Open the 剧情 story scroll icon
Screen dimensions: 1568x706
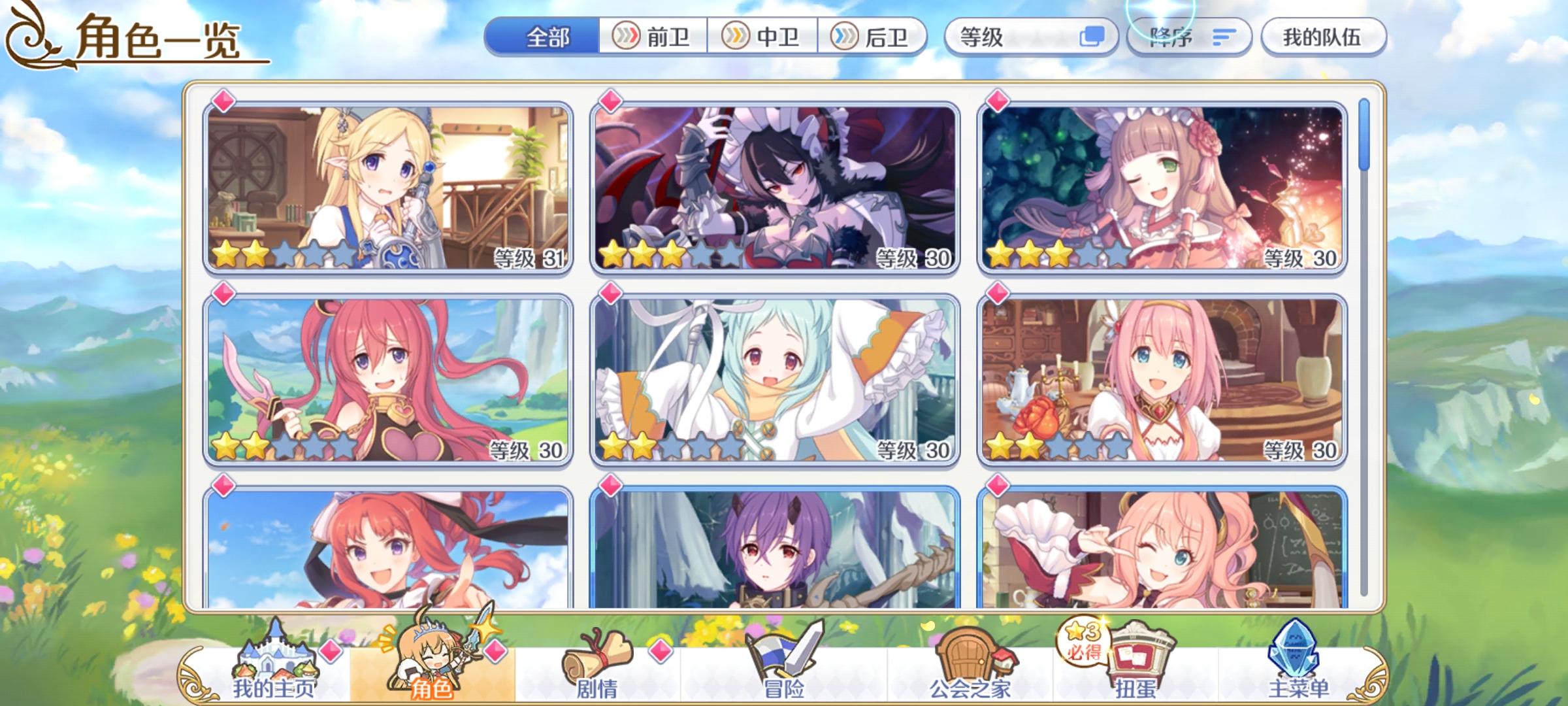click(x=595, y=660)
